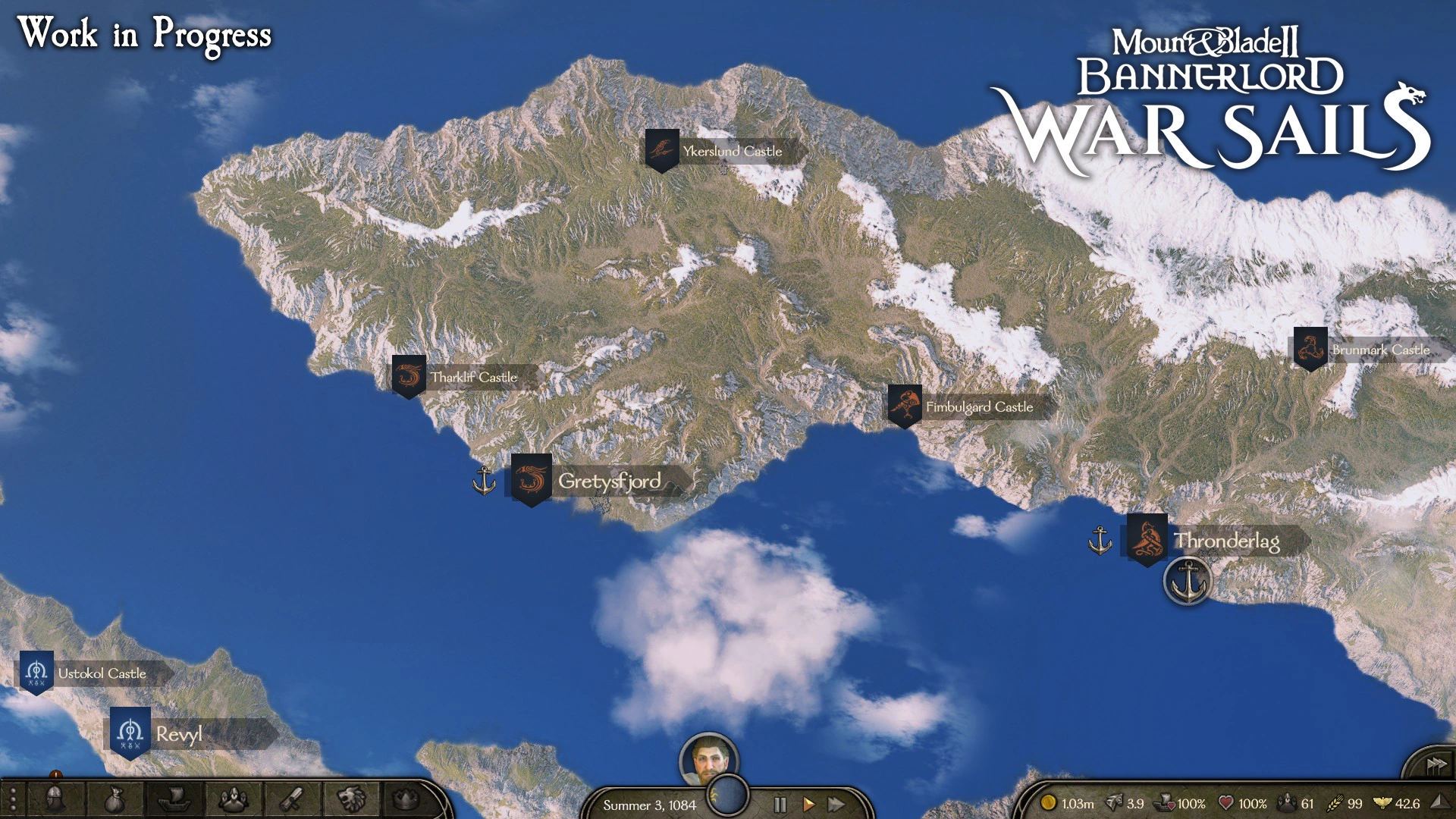Viewport: 1456px width, 819px height.
Task: Pause the game with the pause button
Action: (x=779, y=805)
